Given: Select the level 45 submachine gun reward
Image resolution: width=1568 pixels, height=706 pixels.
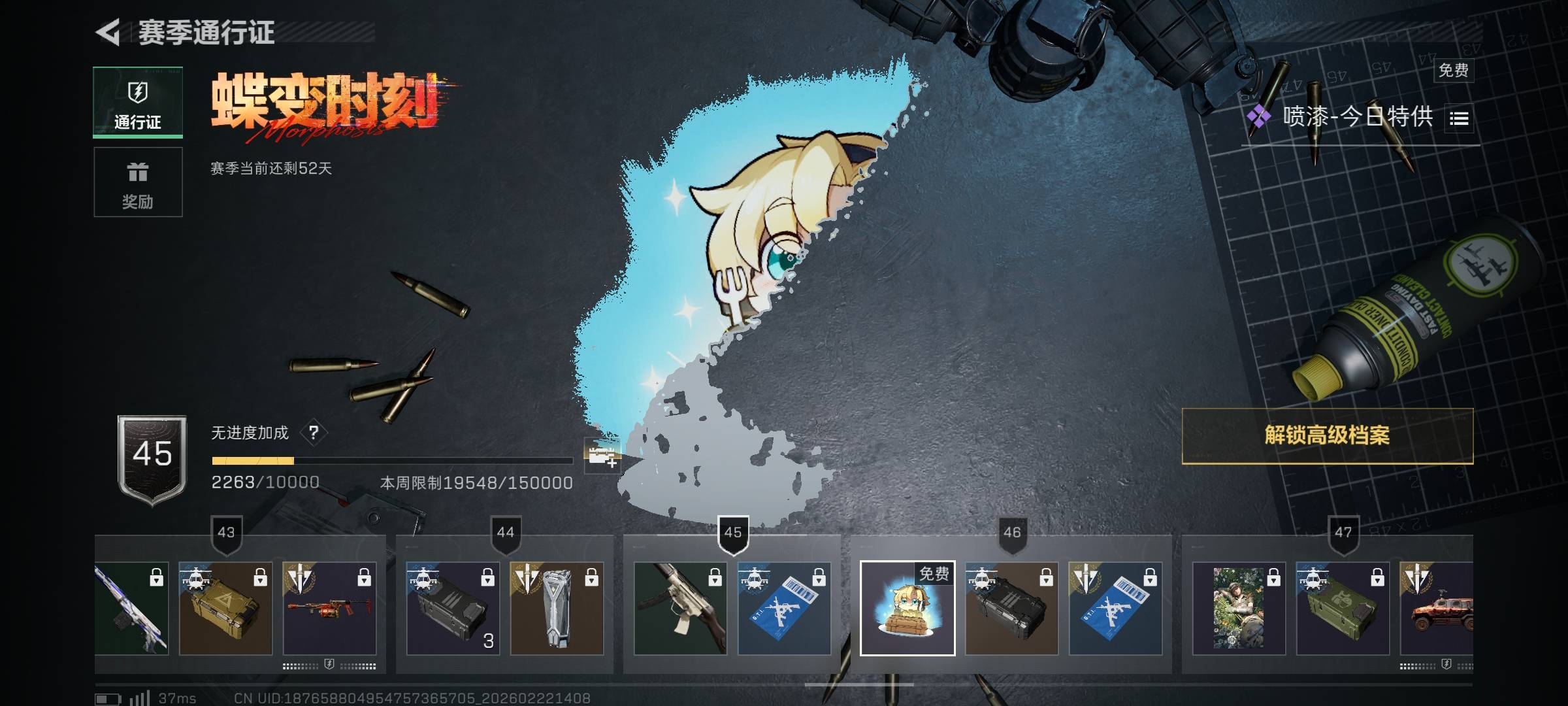Looking at the screenshot, I should coord(680,608).
